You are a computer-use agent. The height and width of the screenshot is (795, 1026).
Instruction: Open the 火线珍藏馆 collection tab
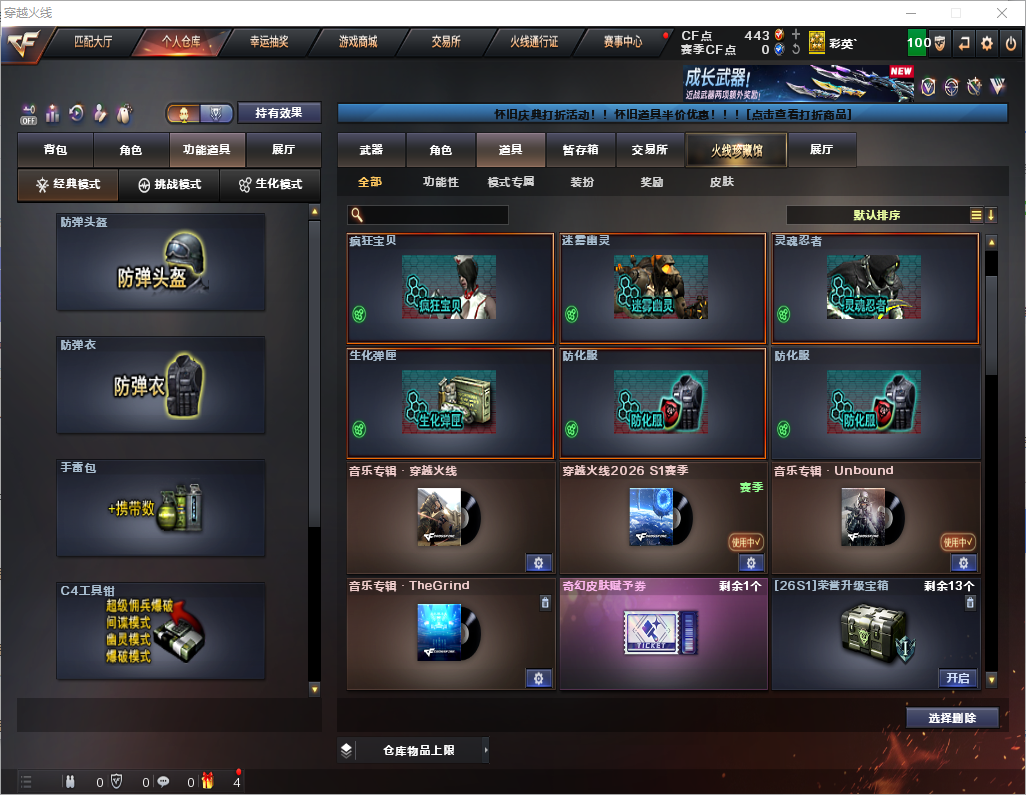(x=735, y=150)
